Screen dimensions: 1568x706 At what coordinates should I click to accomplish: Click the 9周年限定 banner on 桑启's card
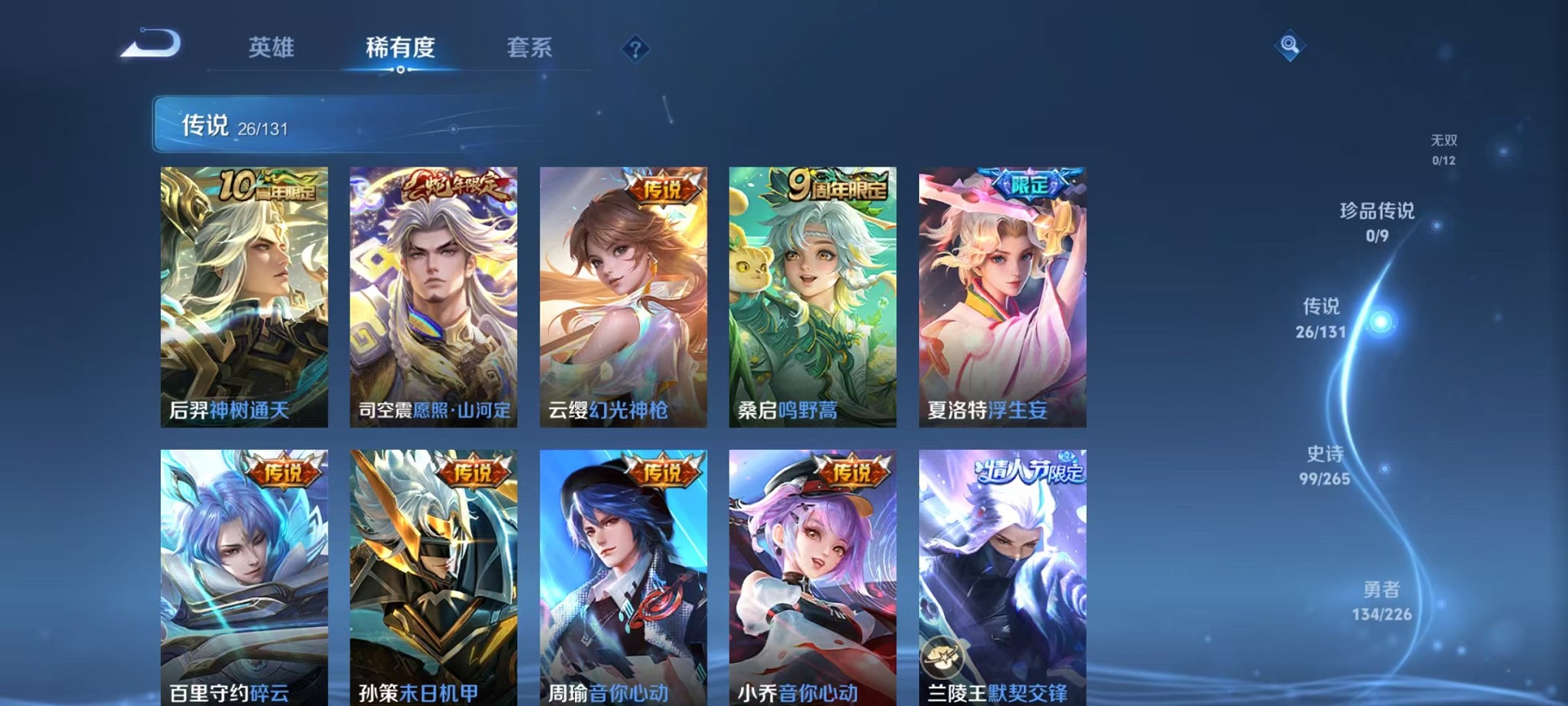pos(834,184)
